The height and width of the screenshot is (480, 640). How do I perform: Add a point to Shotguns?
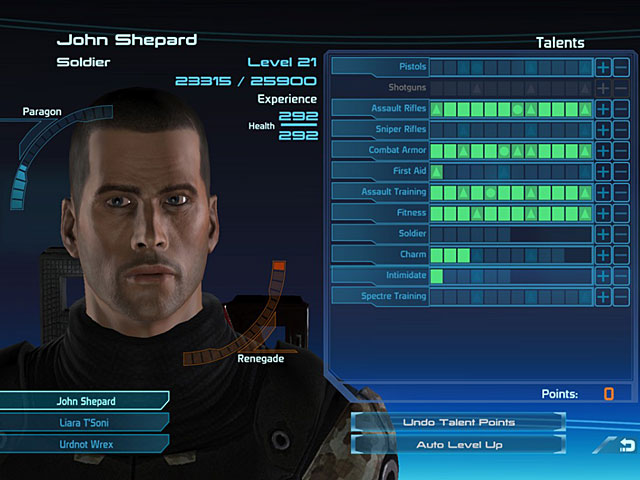(603, 88)
